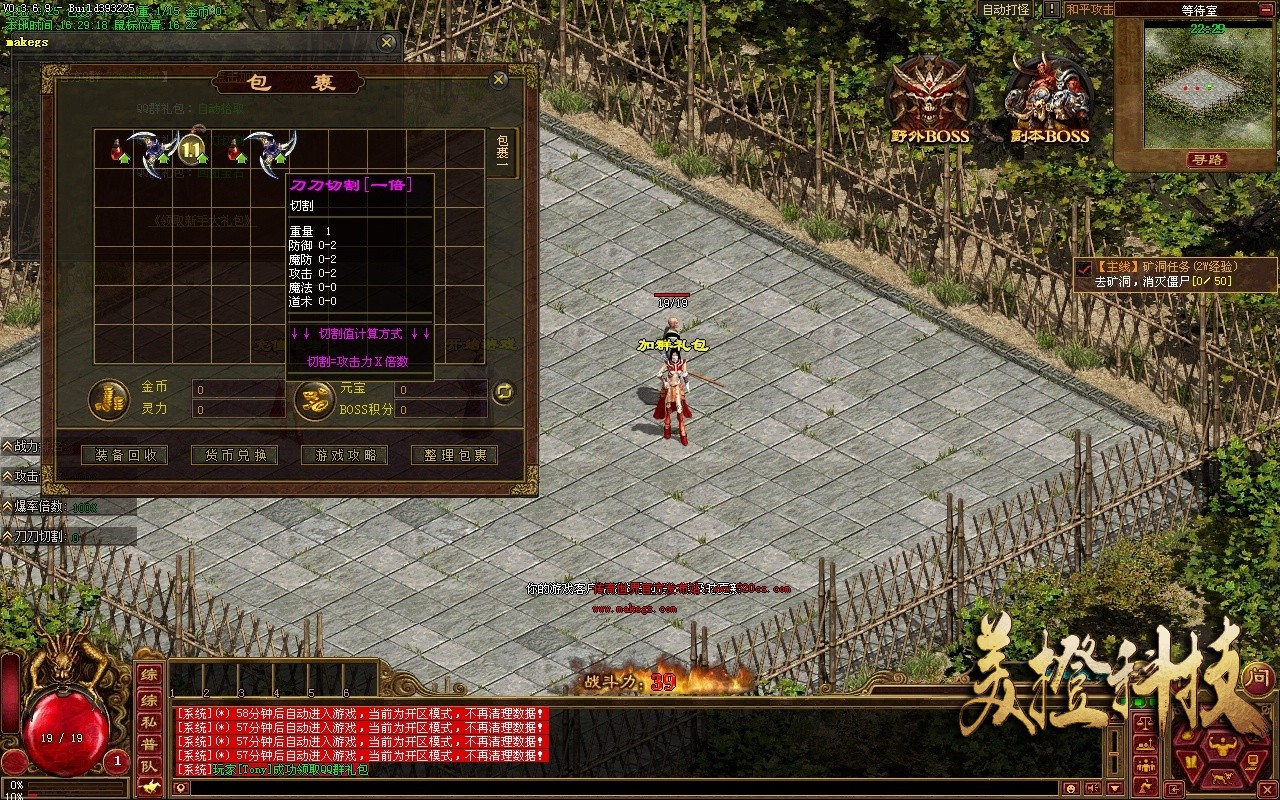Open the 副本BOSS menu
The width and height of the screenshot is (1280, 800).
1048,100
